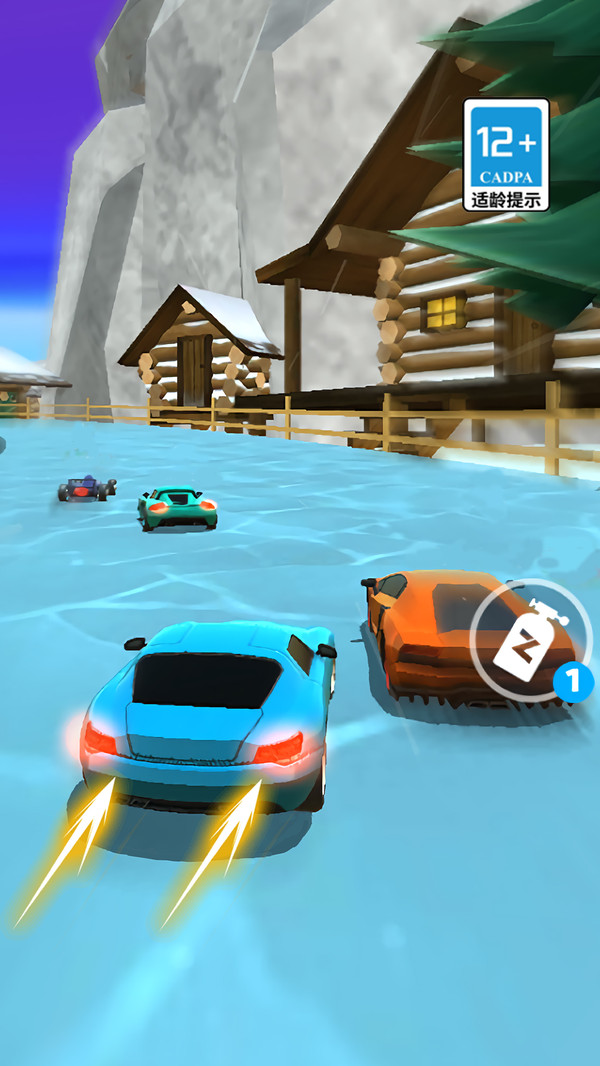600x1066 pixels.
Task: Open the CADPA 12+ age rating notice
Action: (506, 154)
